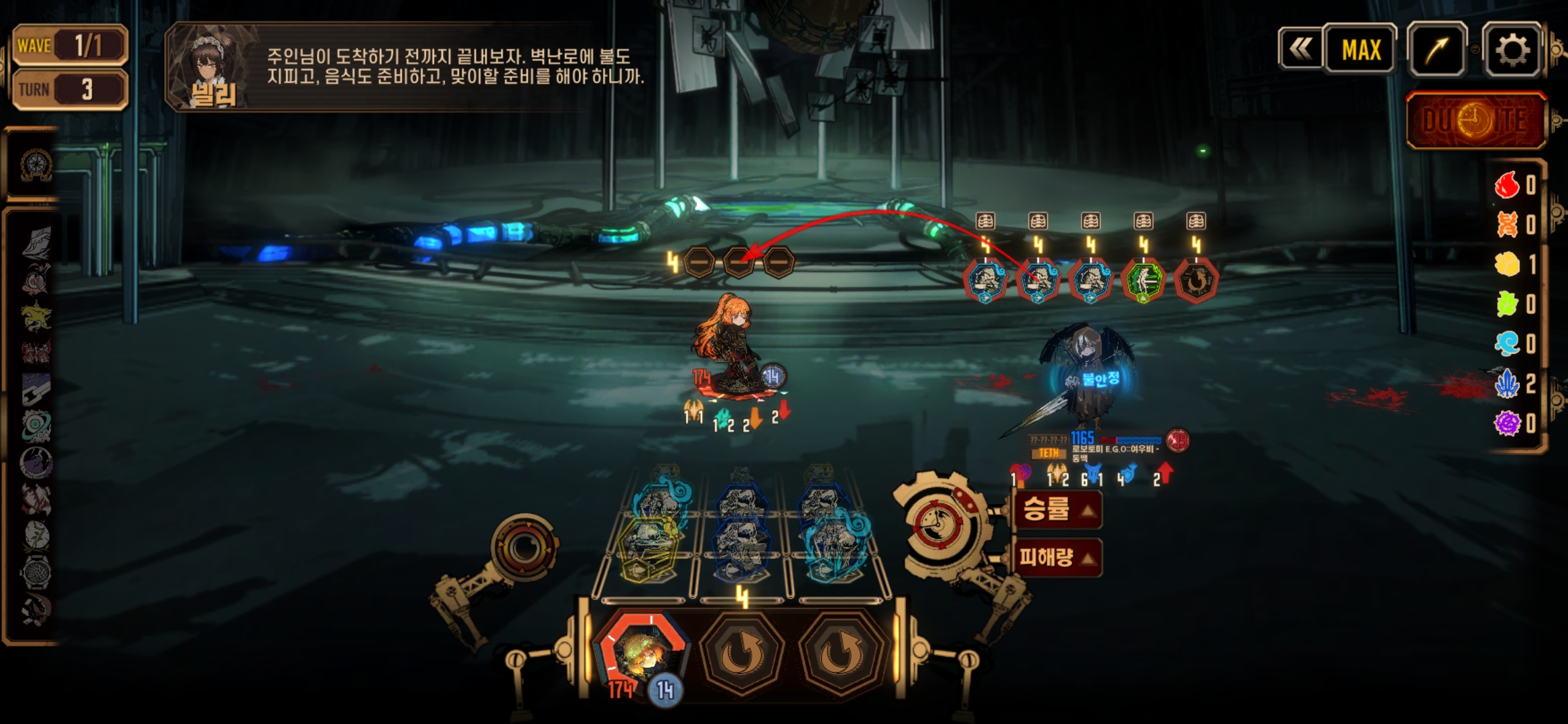The height and width of the screenshot is (724, 1568).
Task: Pick the light-blue skill card in the bottom row
Action: coord(838,548)
